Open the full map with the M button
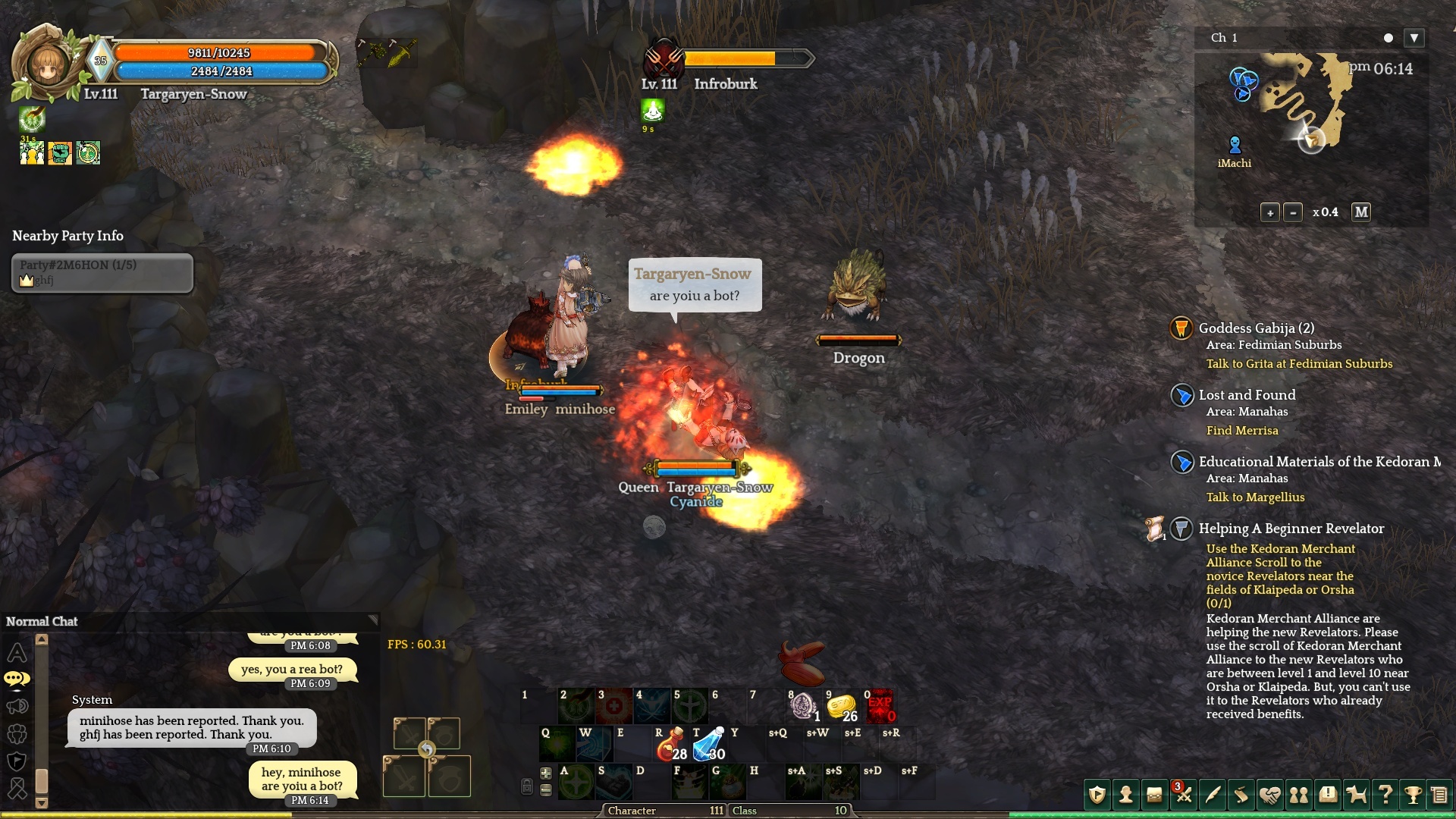1456x819 pixels. (1361, 213)
